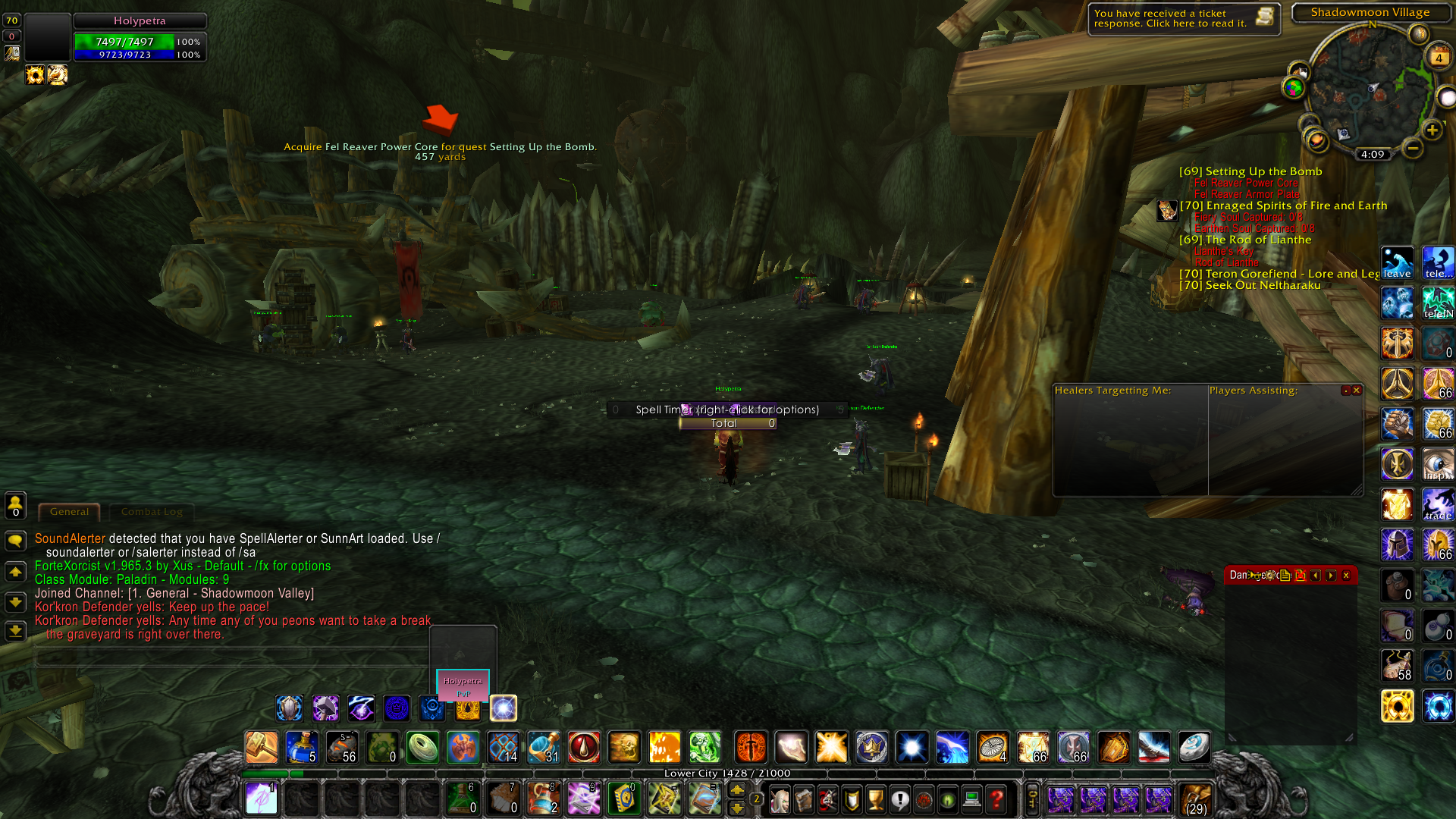The width and height of the screenshot is (1456, 819).
Task: Open the calendar icon showing 4
Action: 1439,57
